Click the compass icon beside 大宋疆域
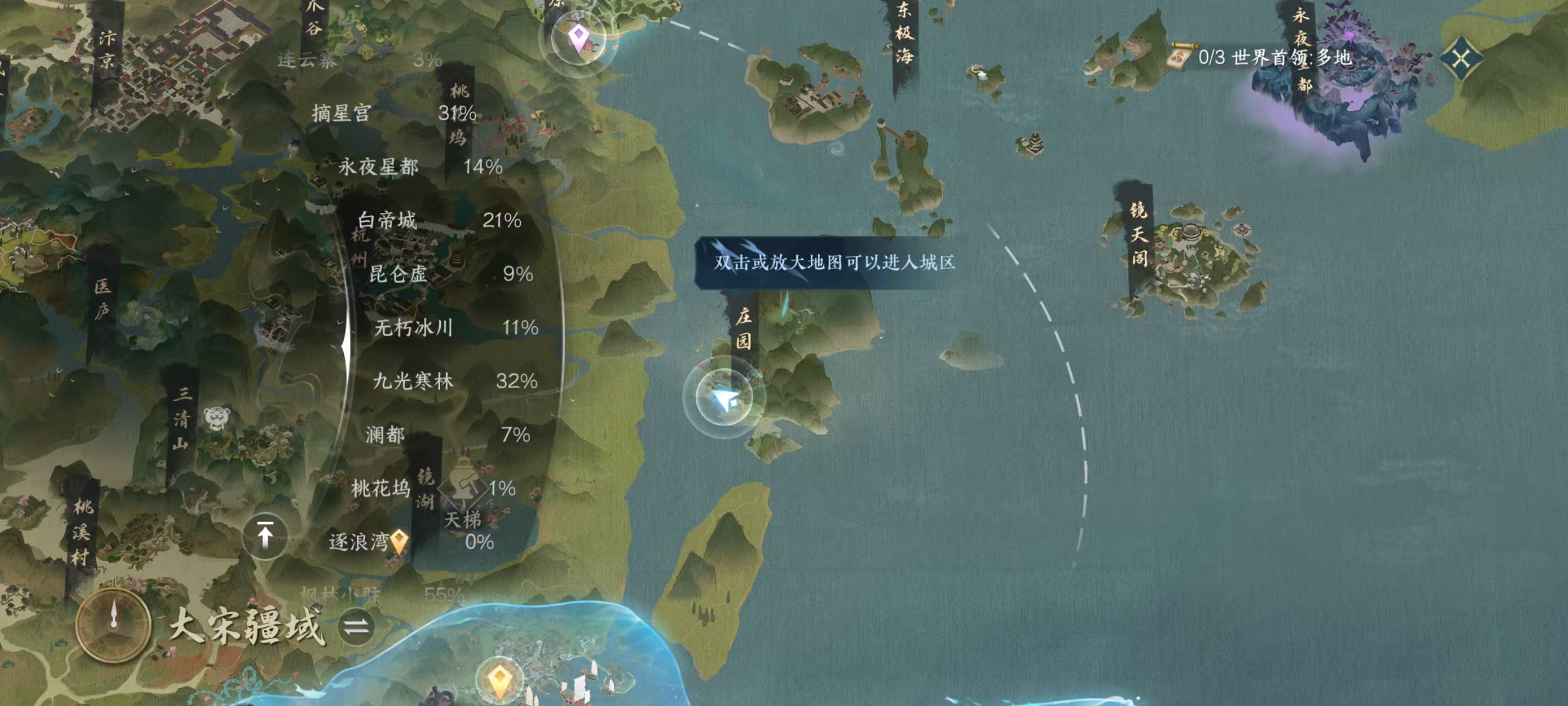 point(113,625)
